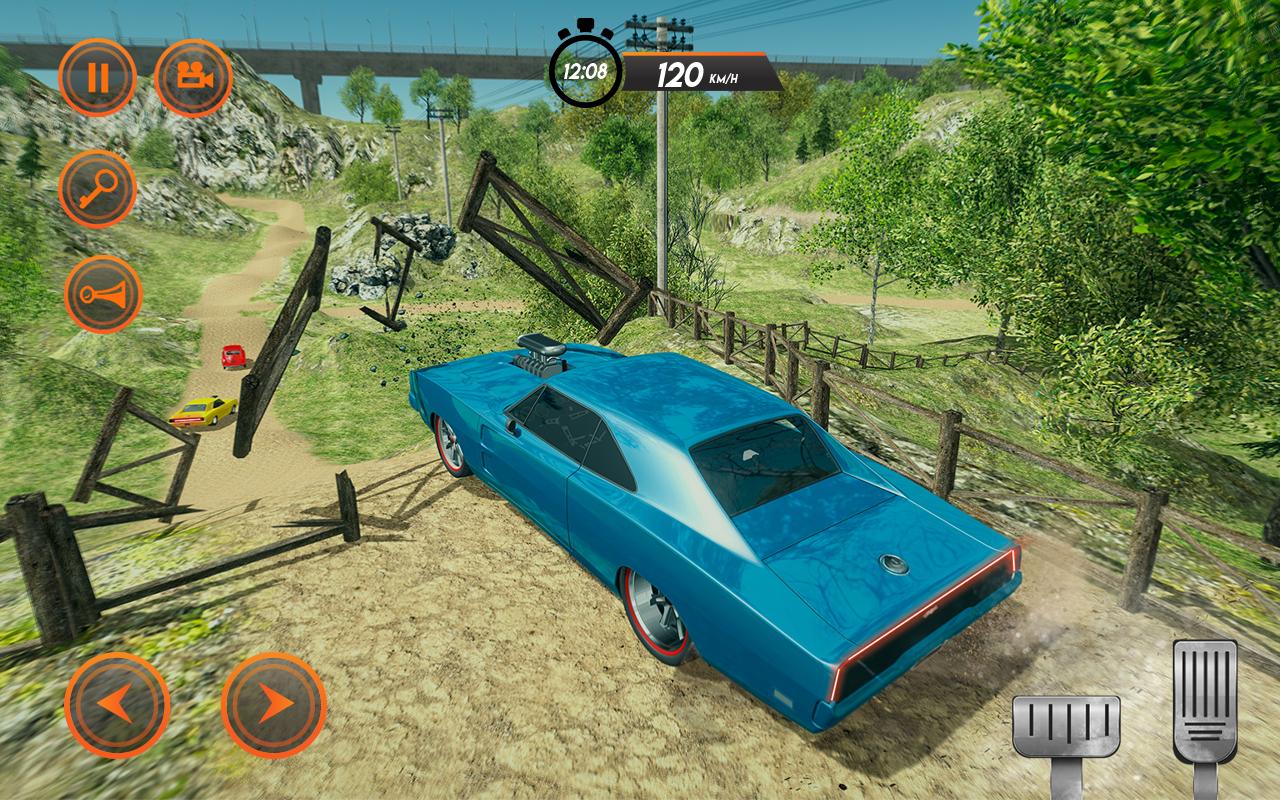Step on the tall gas pedal
The width and height of the screenshot is (1280, 800).
click(x=1204, y=700)
